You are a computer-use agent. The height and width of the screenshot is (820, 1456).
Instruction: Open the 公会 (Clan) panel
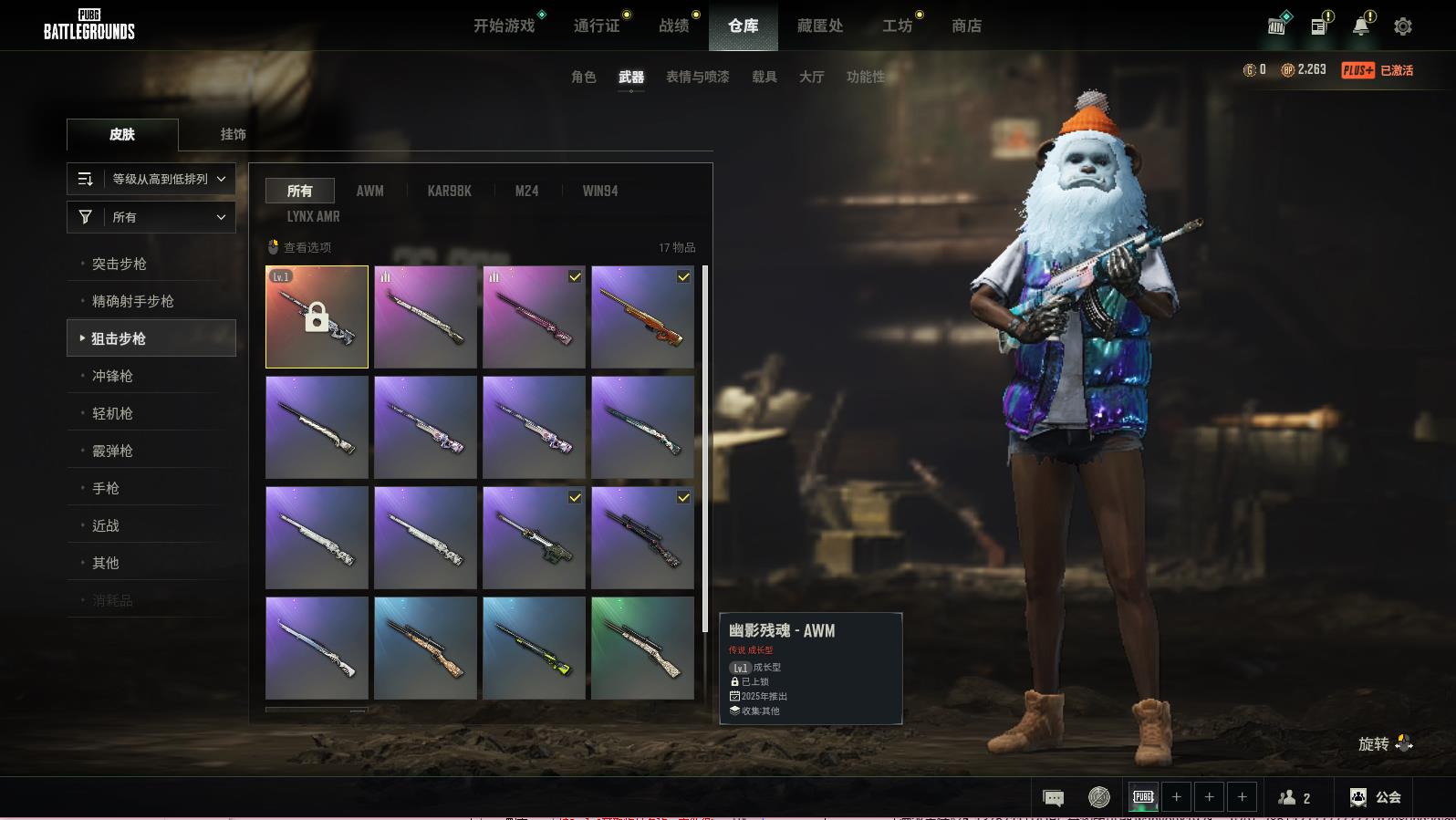pos(1376,797)
